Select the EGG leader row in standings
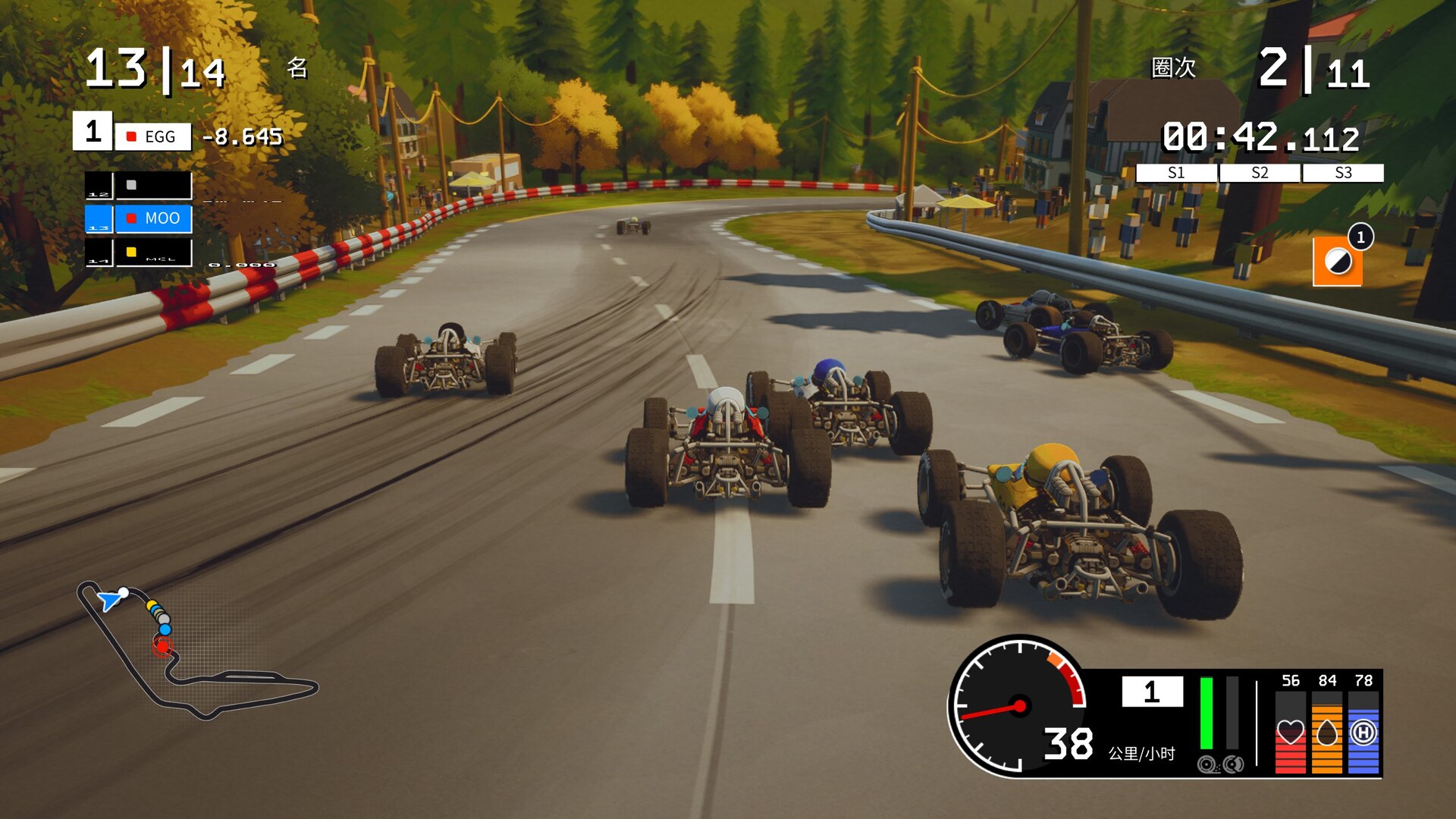 click(152, 136)
